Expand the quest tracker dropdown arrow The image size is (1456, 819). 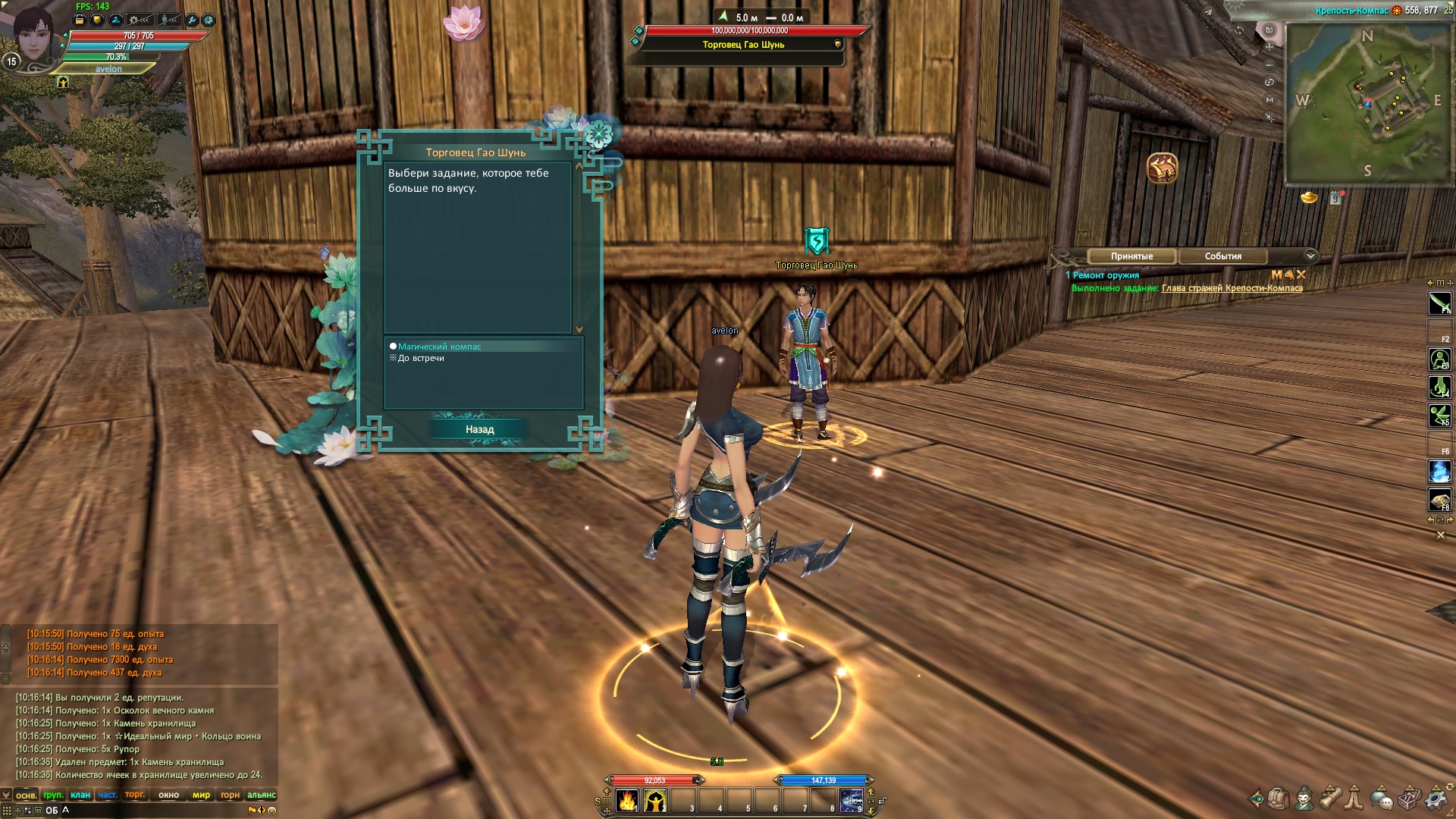[1310, 256]
